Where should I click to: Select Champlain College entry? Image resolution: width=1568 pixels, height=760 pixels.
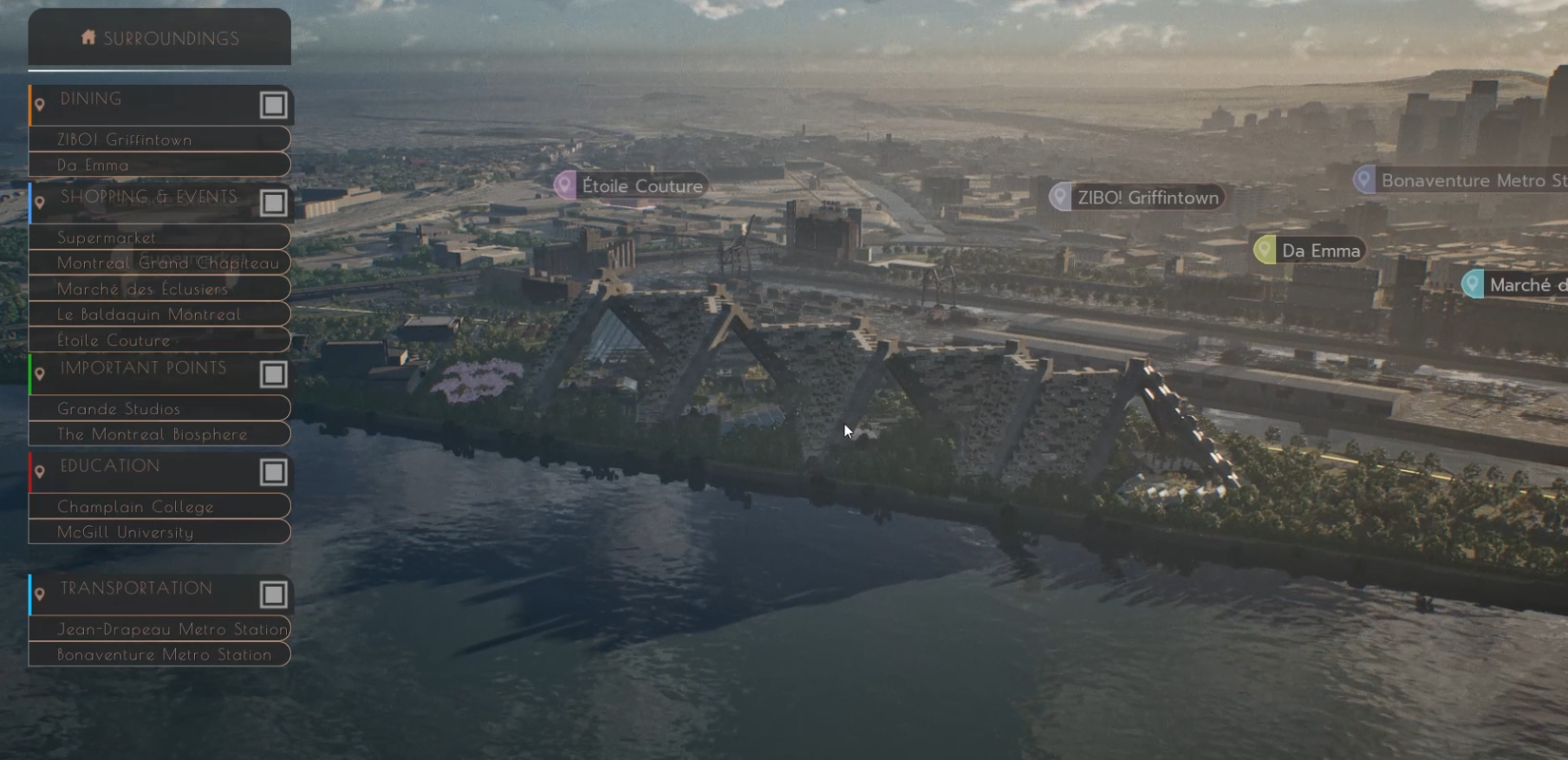point(159,507)
